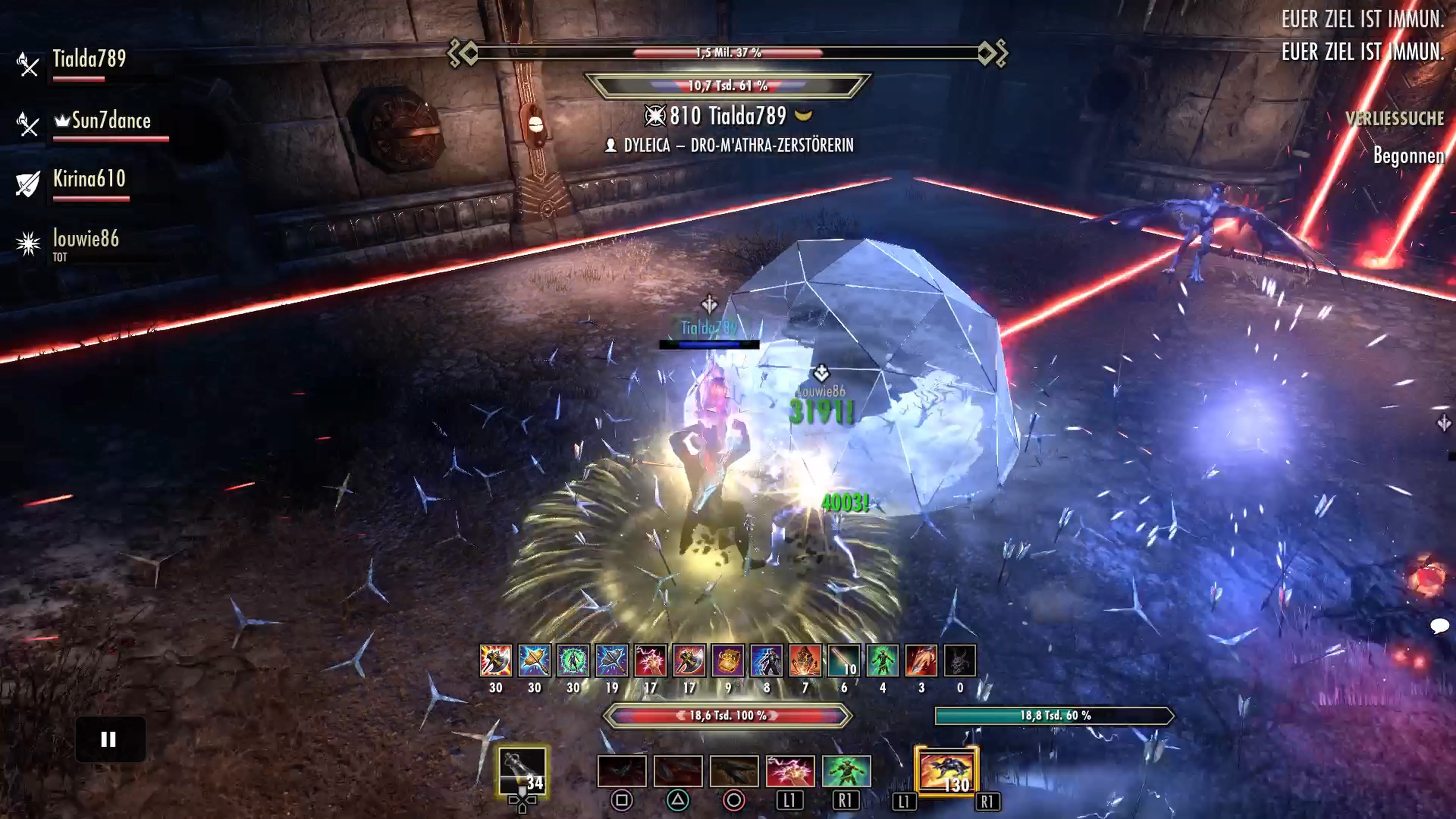Select Tialda789 in the group list
Image resolution: width=1456 pixels, height=819 pixels.
pos(89,59)
